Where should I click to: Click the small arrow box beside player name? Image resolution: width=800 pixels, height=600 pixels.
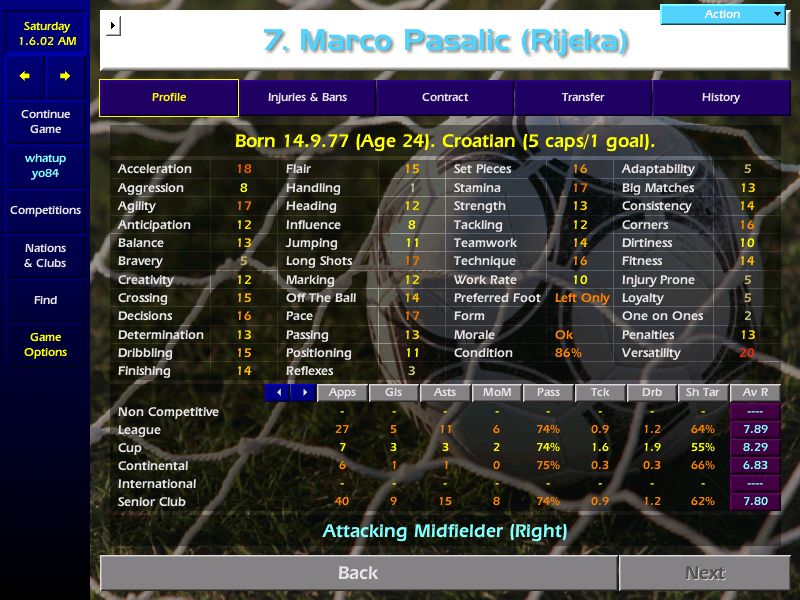point(112,25)
